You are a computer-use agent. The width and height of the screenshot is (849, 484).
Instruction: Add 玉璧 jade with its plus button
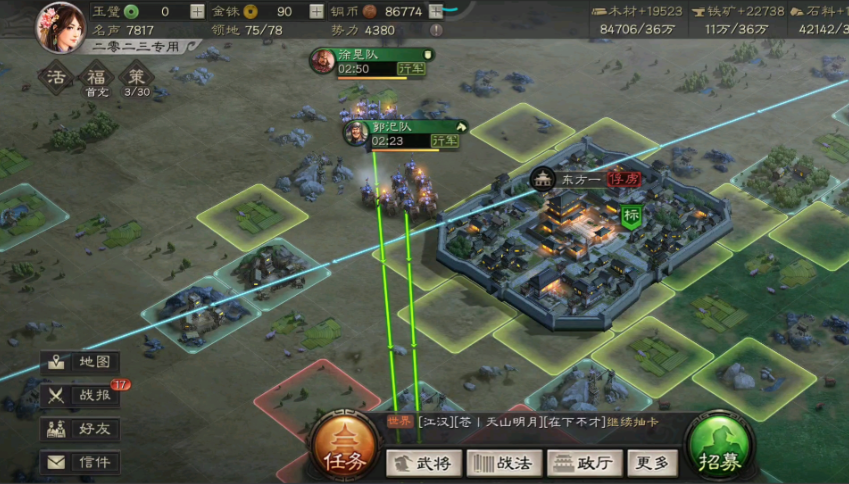coord(197,12)
